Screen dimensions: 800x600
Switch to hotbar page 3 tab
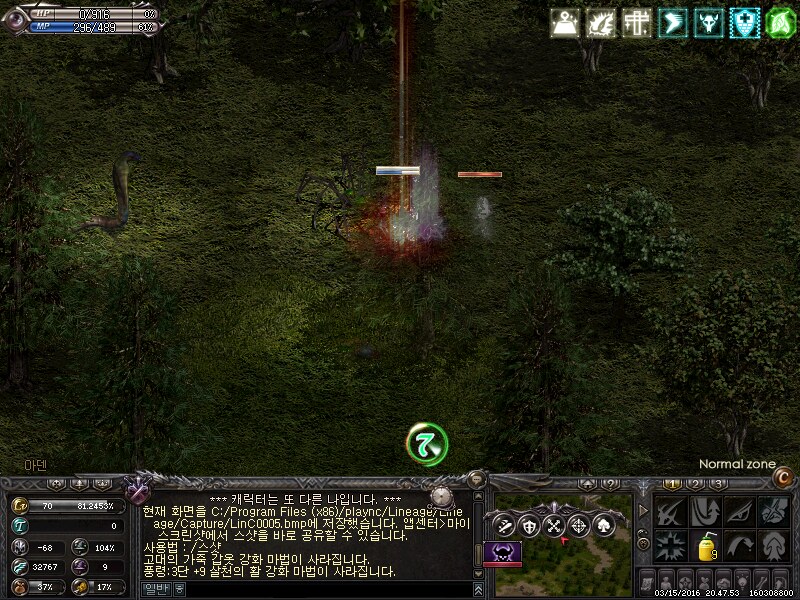(x=718, y=484)
